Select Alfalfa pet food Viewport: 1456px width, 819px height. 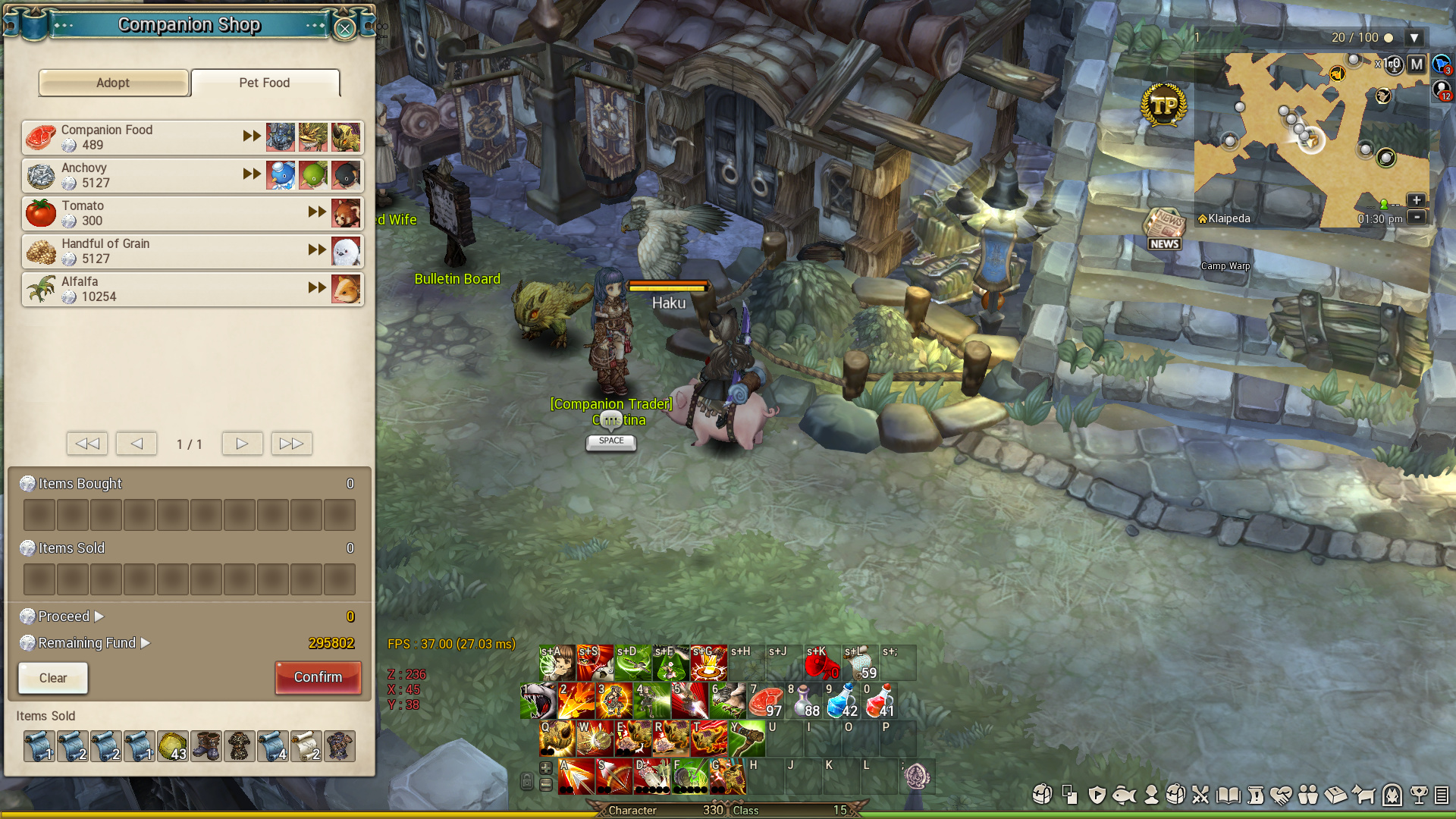click(136, 289)
